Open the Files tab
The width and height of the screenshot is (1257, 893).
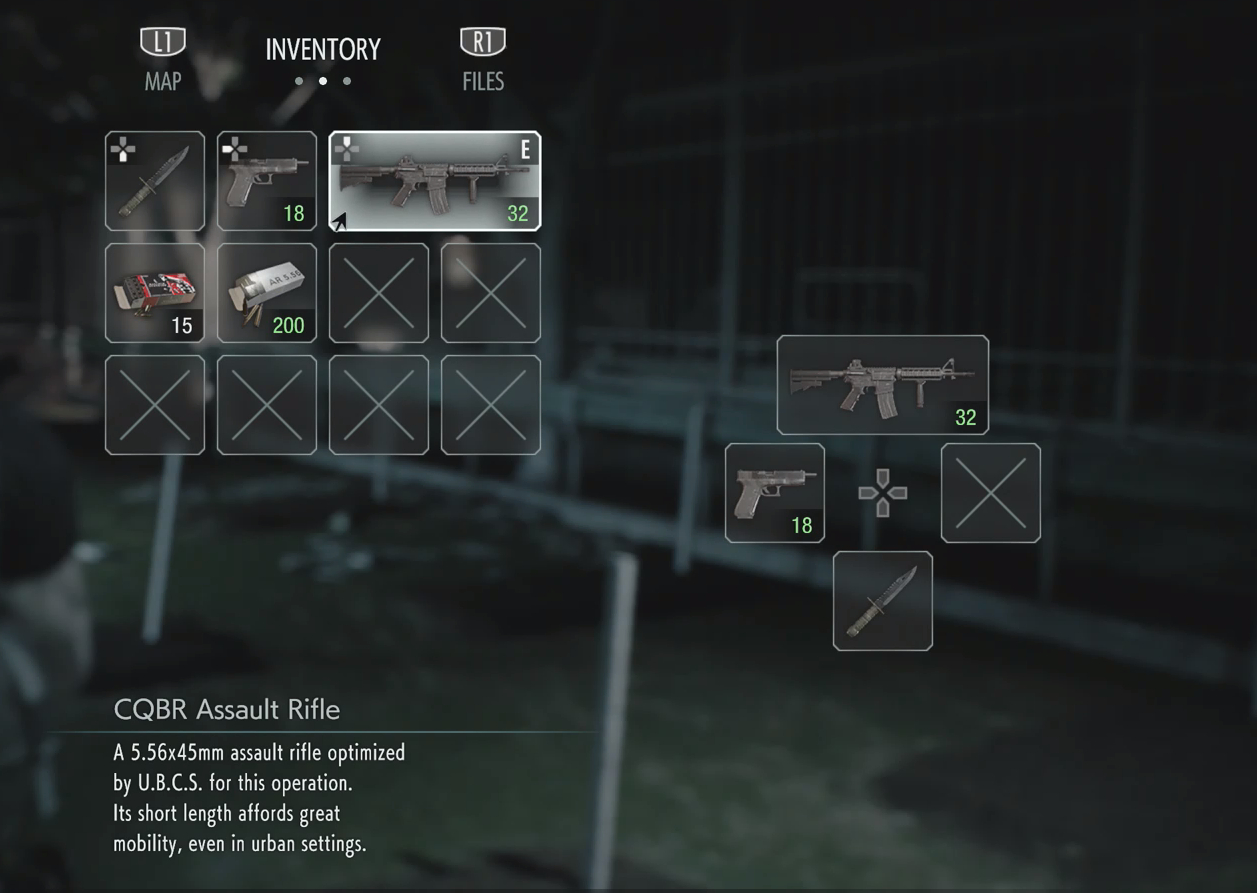pos(483,62)
